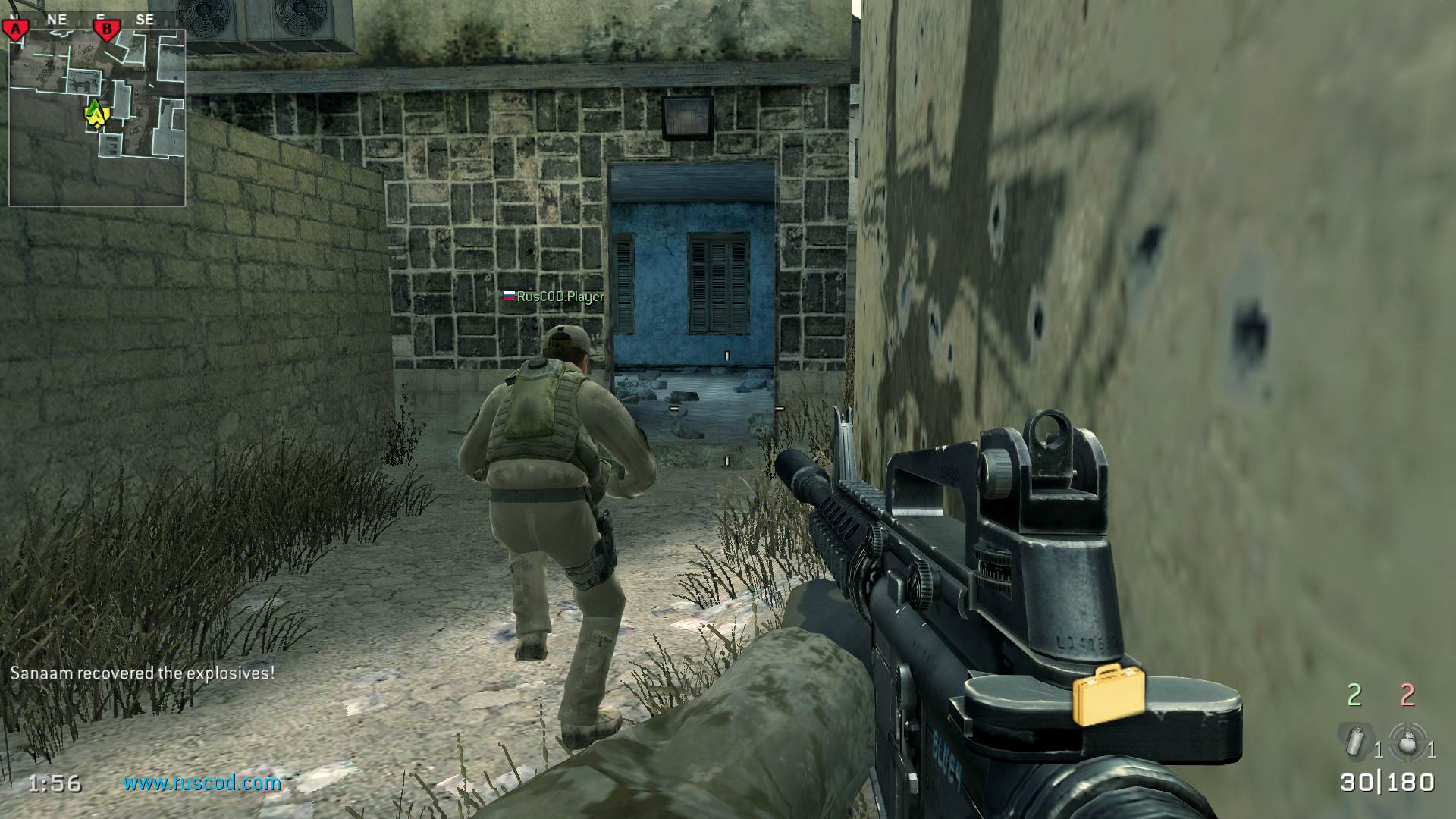This screenshot has height=819, width=1456.
Task: Click the yellow bomb briefcase icon
Action: coord(1108,693)
